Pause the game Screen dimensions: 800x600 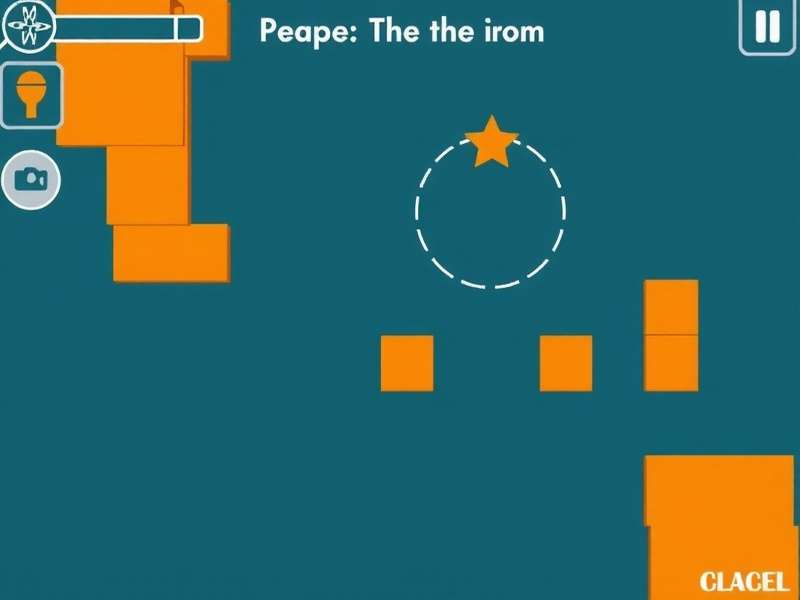tap(767, 26)
